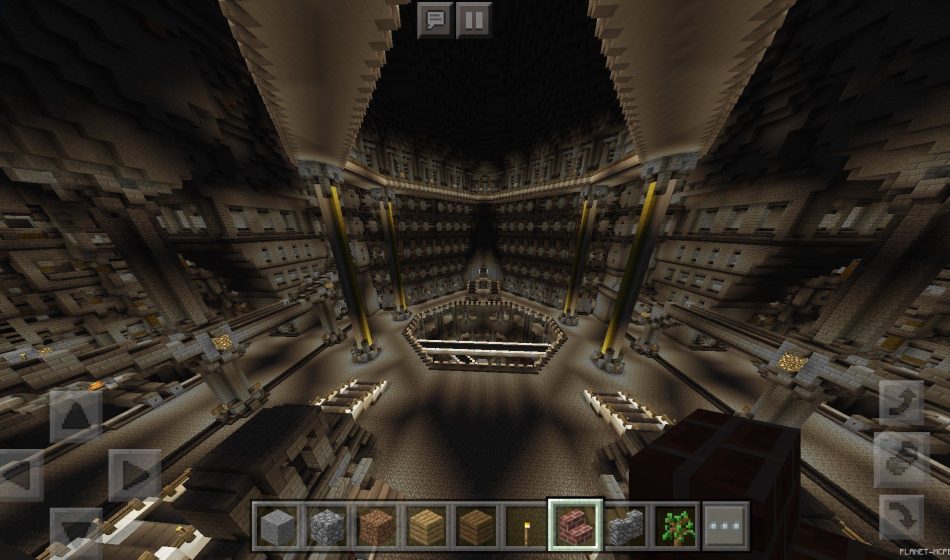Toggle the middle fly mode button
Viewport: 950px width, 560px height.
900,460
